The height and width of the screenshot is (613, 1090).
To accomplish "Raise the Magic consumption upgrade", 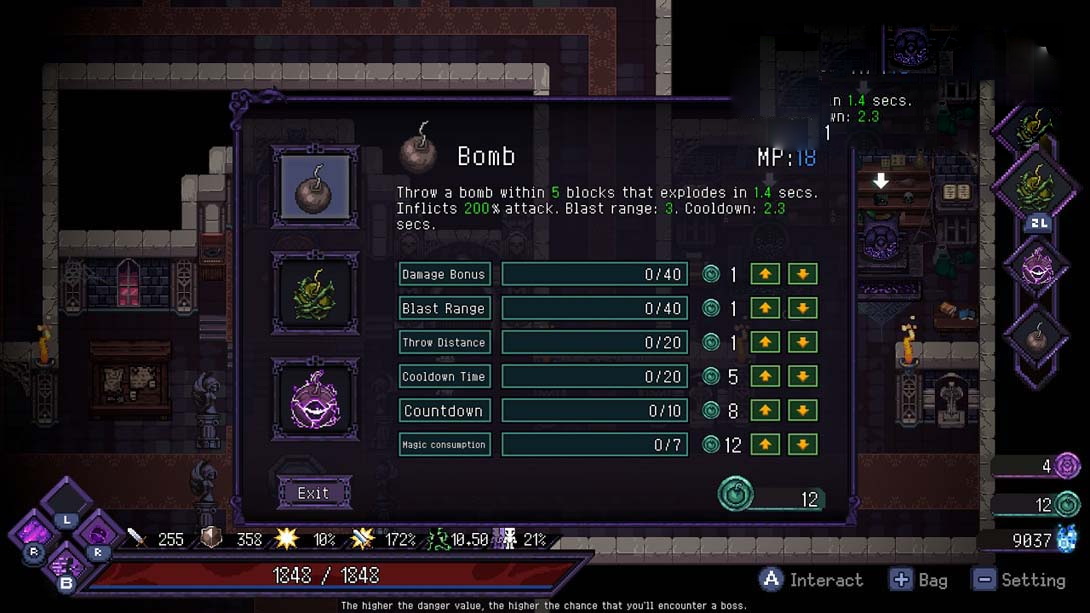I will (765, 445).
